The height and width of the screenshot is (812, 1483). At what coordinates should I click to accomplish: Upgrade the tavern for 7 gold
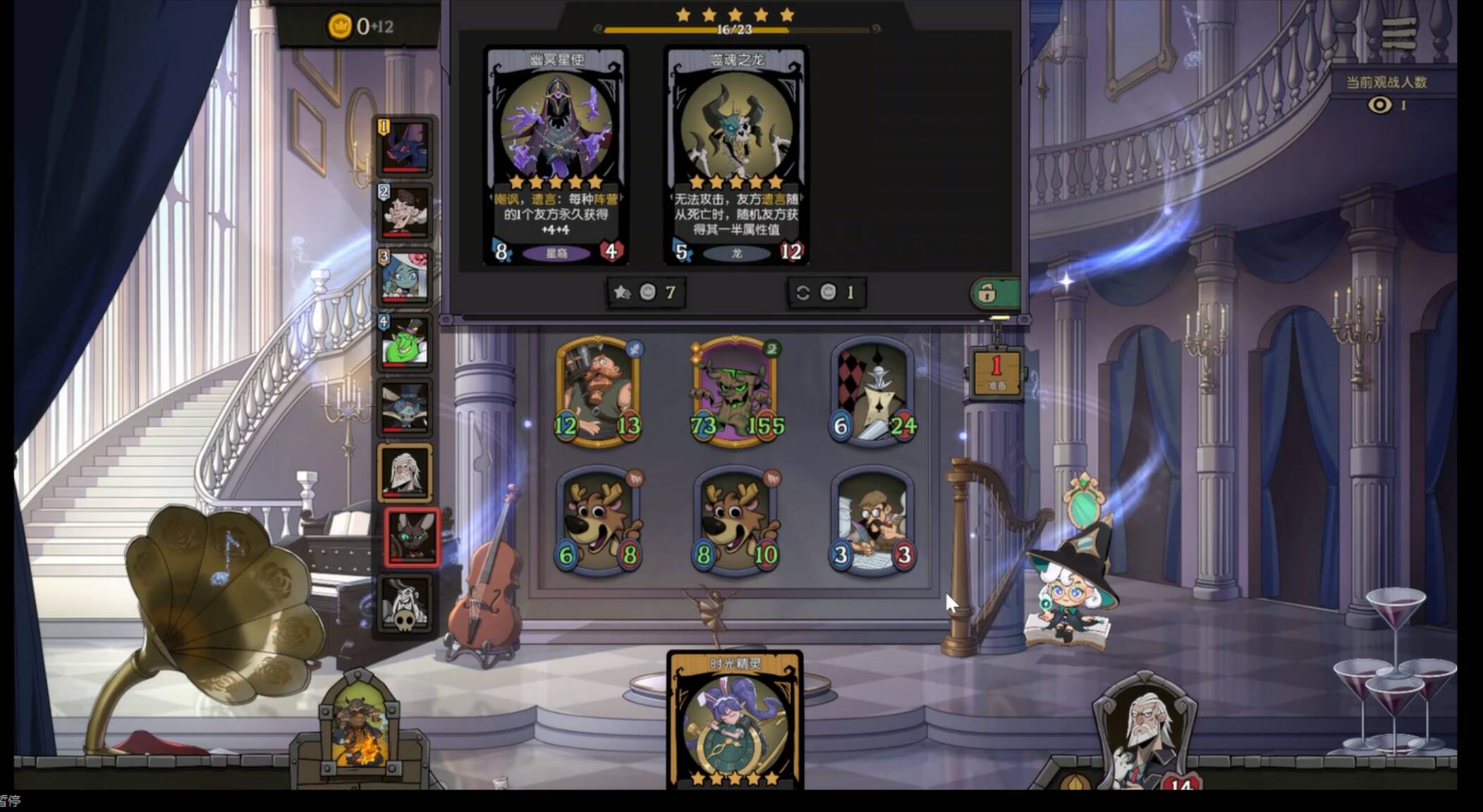pyautogui.click(x=645, y=293)
